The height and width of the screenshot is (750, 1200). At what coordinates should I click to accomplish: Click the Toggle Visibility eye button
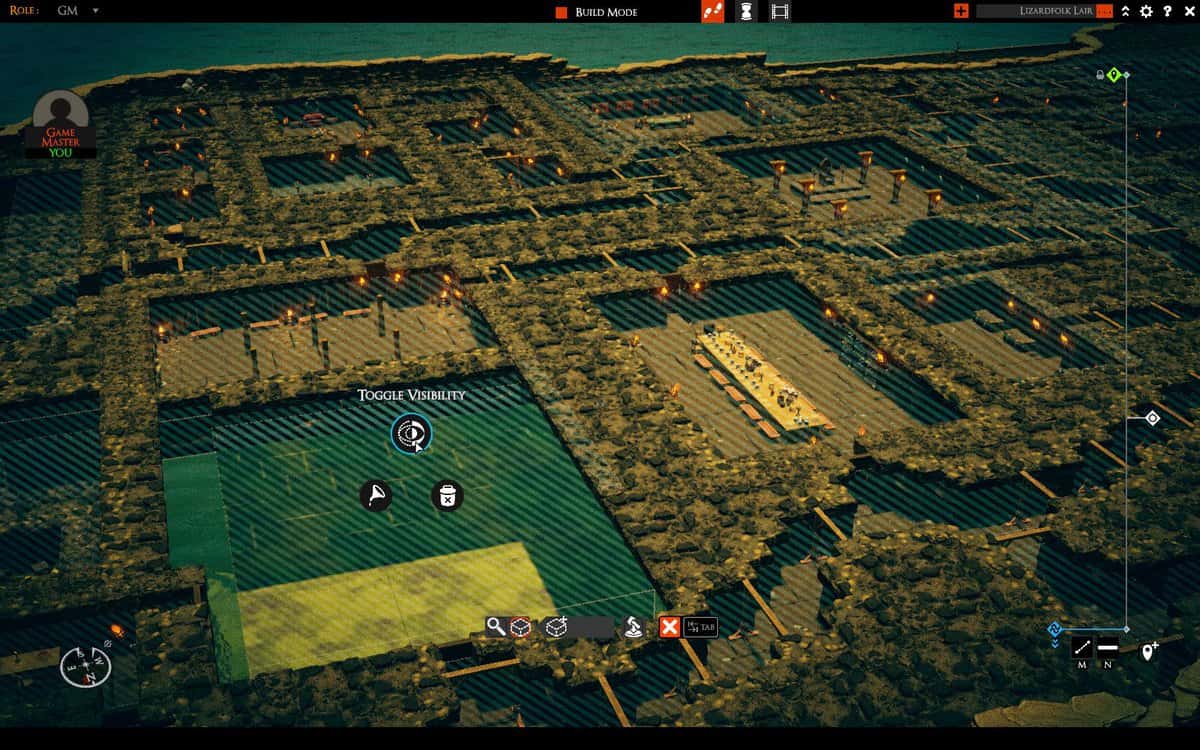pos(411,434)
